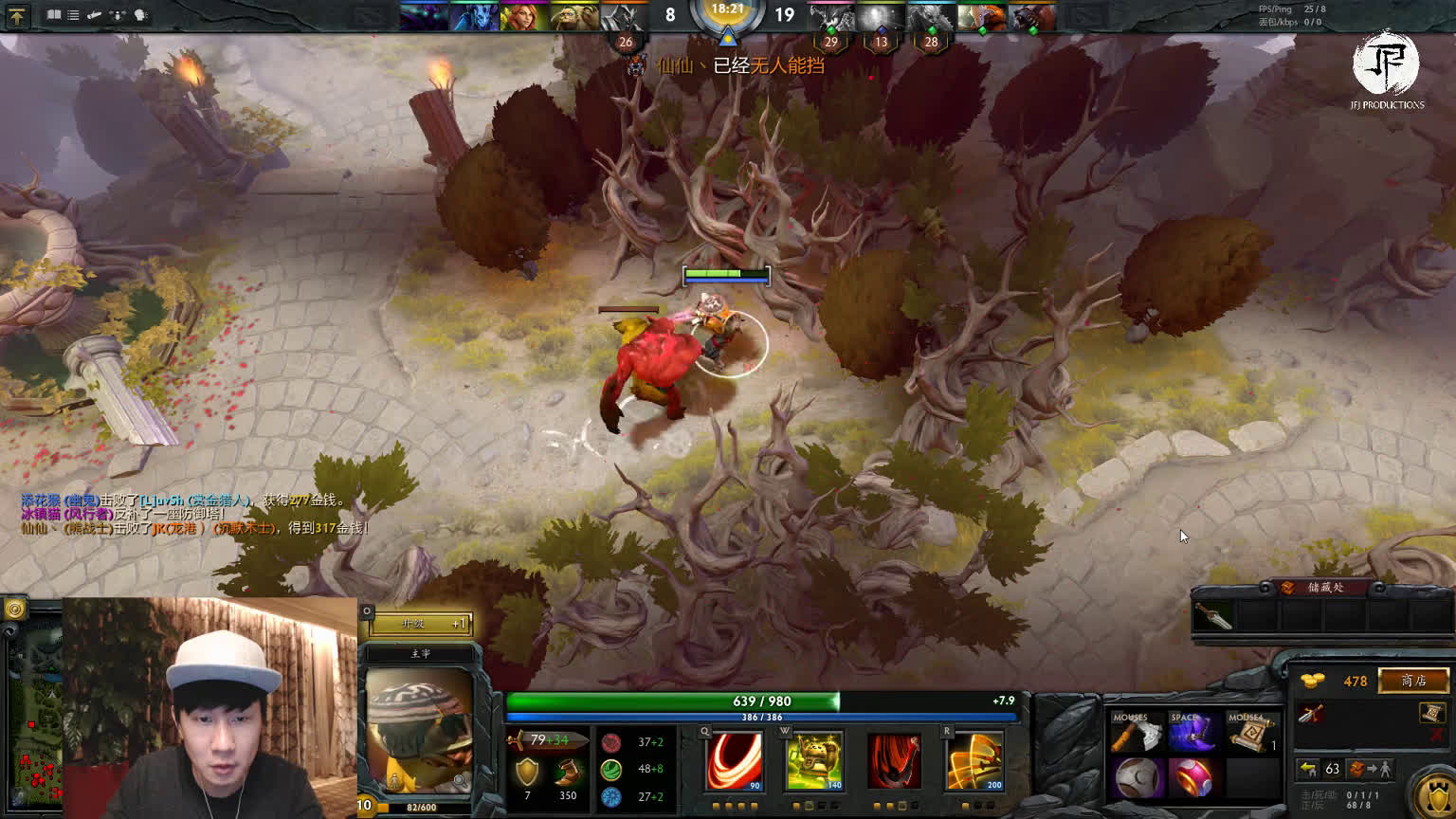This screenshot has width=1456, height=819.
Task: Select the Blade Dance passive ability icon
Action: (894, 759)
